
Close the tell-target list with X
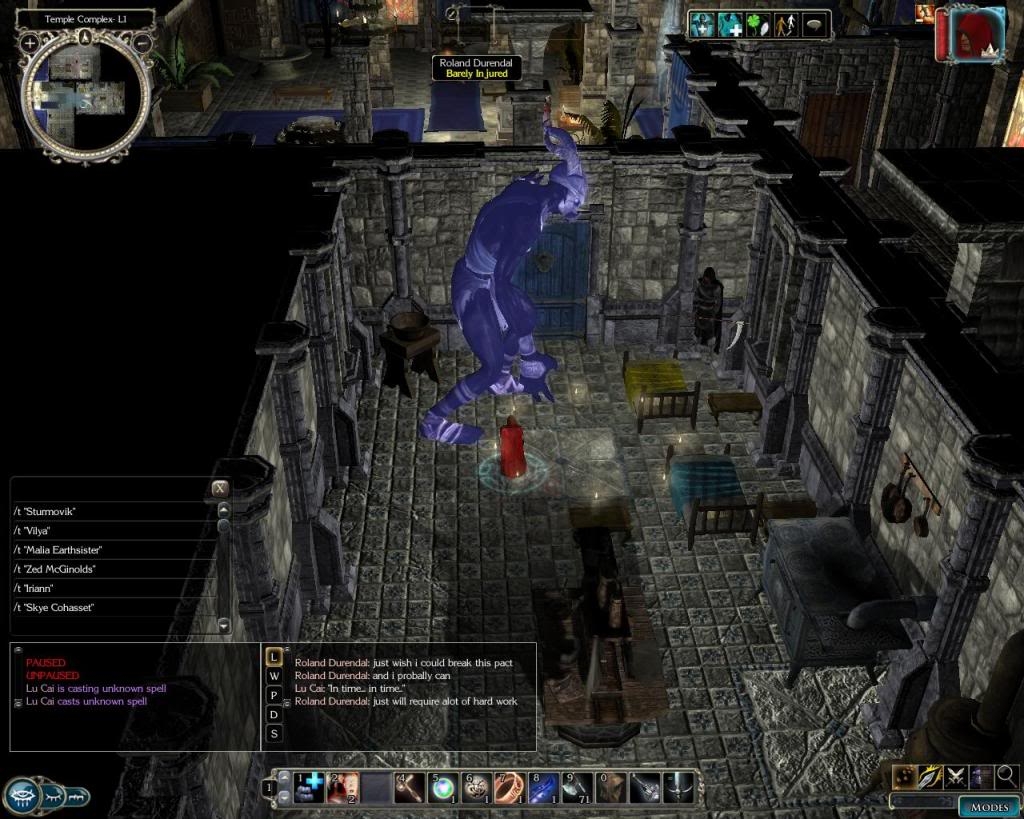pos(220,488)
